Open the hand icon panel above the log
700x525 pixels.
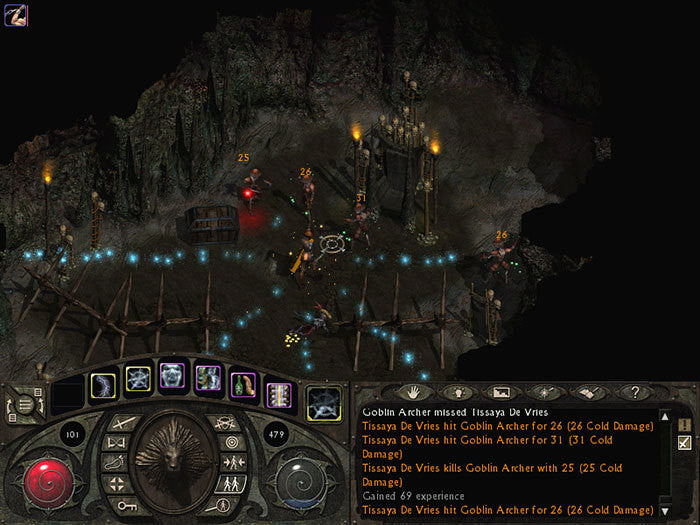(413, 392)
